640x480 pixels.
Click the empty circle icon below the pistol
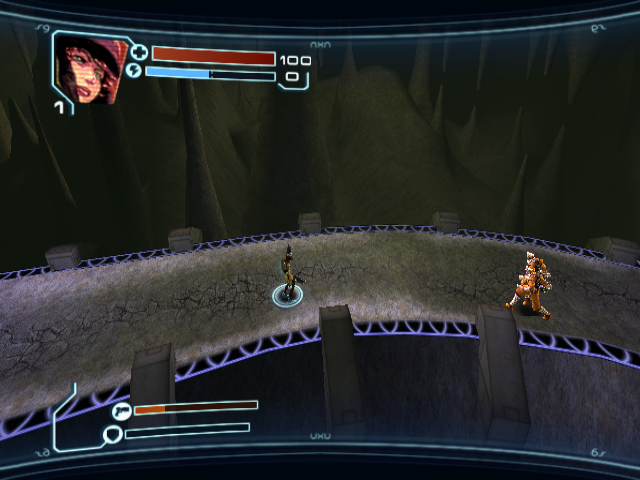point(113,433)
